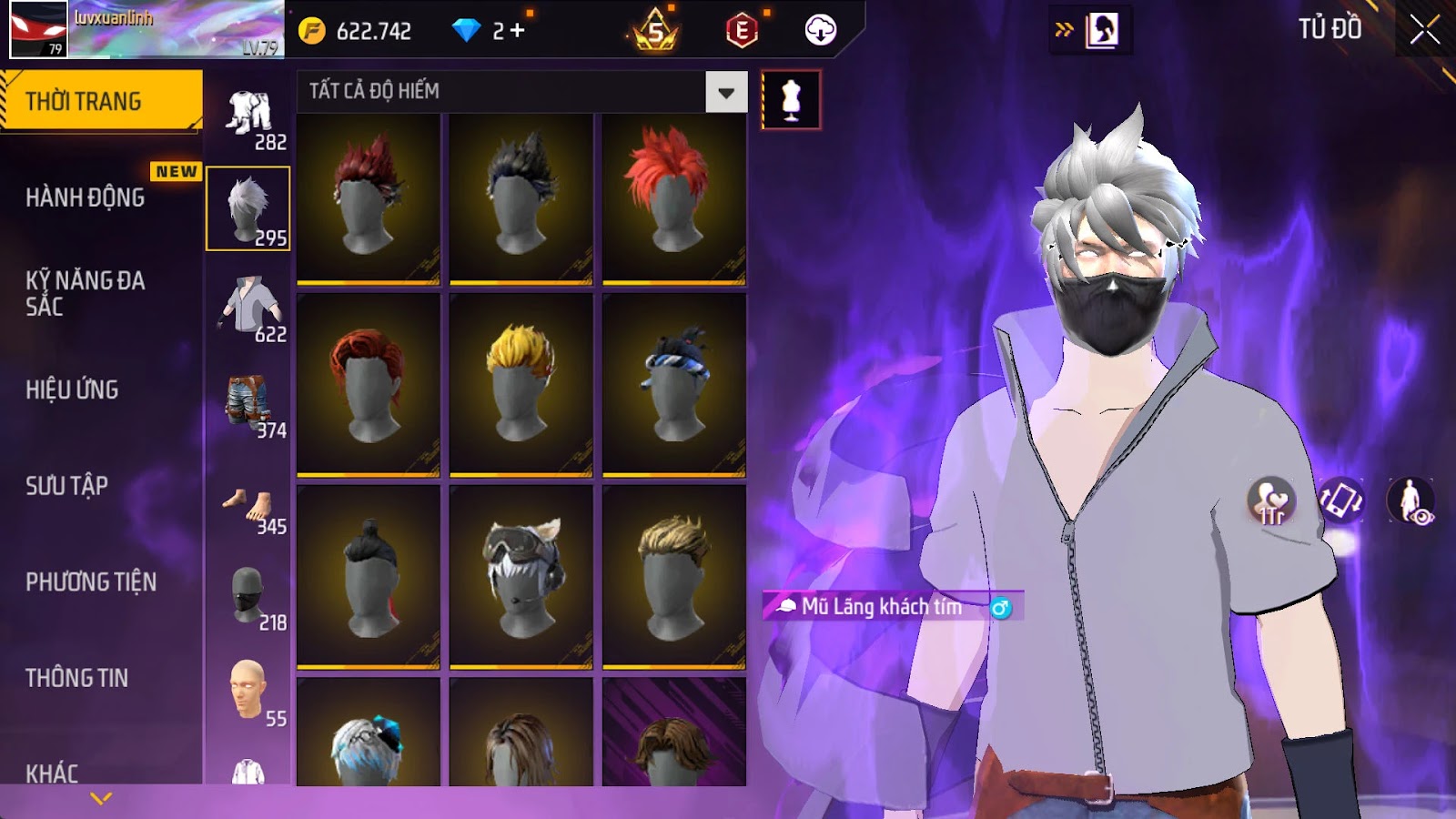This screenshot has width=1456, height=819.
Task: Open the Hành Động section
Action: click(85, 197)
